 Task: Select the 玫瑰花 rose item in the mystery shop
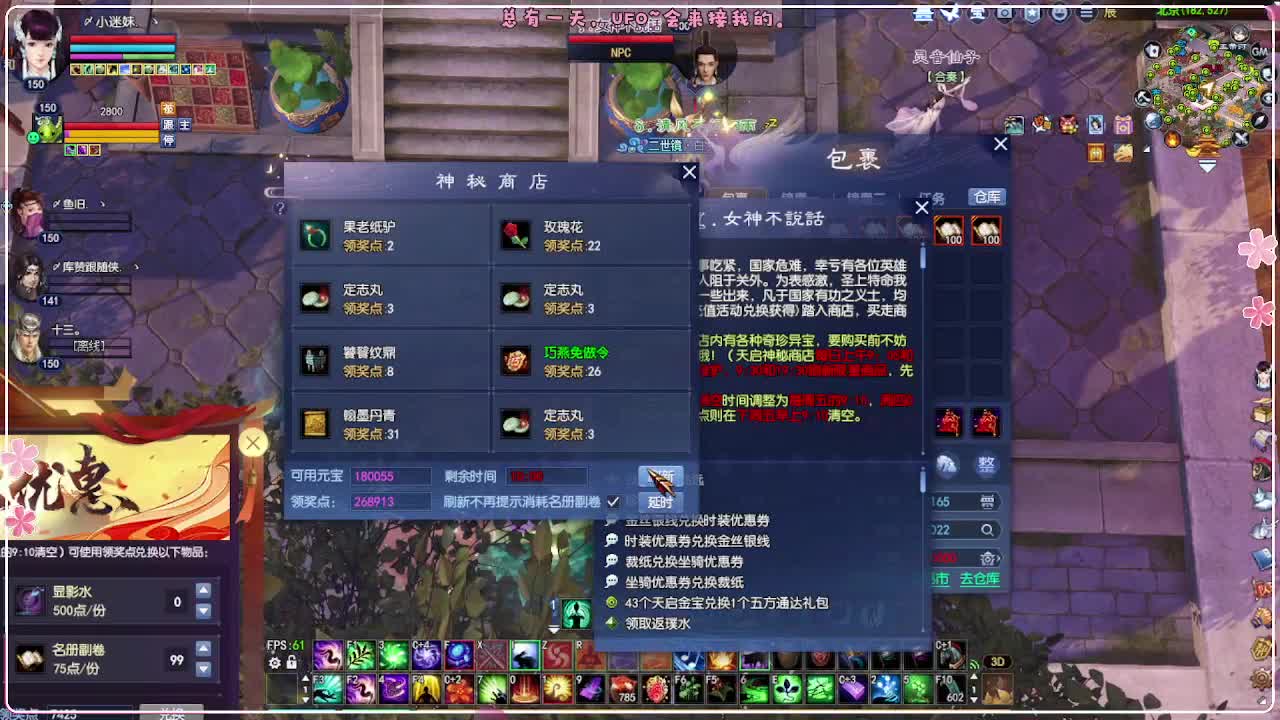click(516, 232)
